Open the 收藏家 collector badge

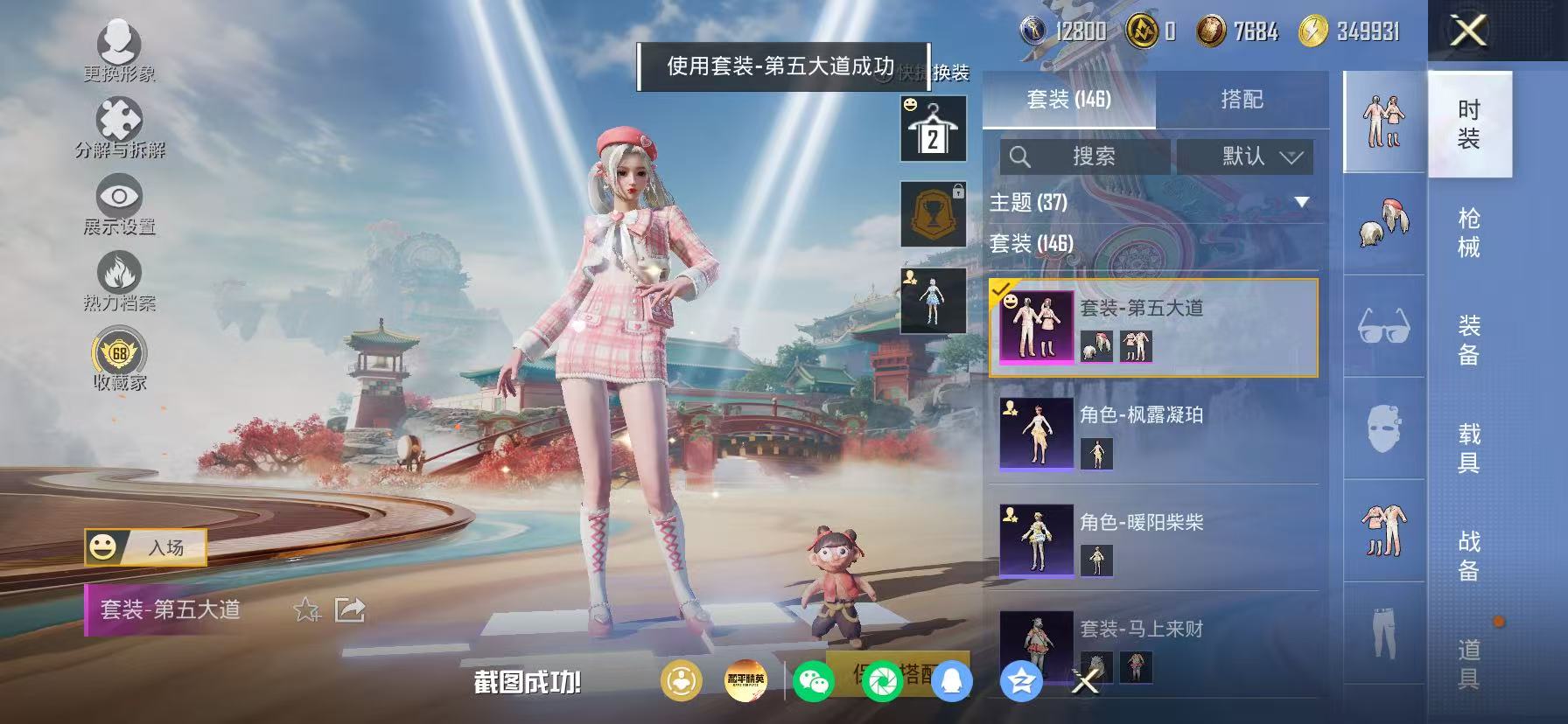pyautogui.click(x=120, y=357)
